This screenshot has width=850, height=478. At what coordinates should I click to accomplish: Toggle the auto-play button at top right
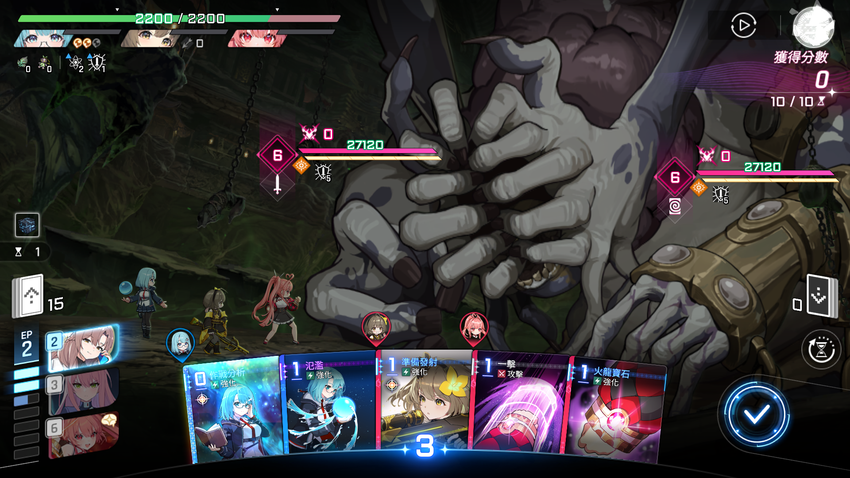[743, 26]
